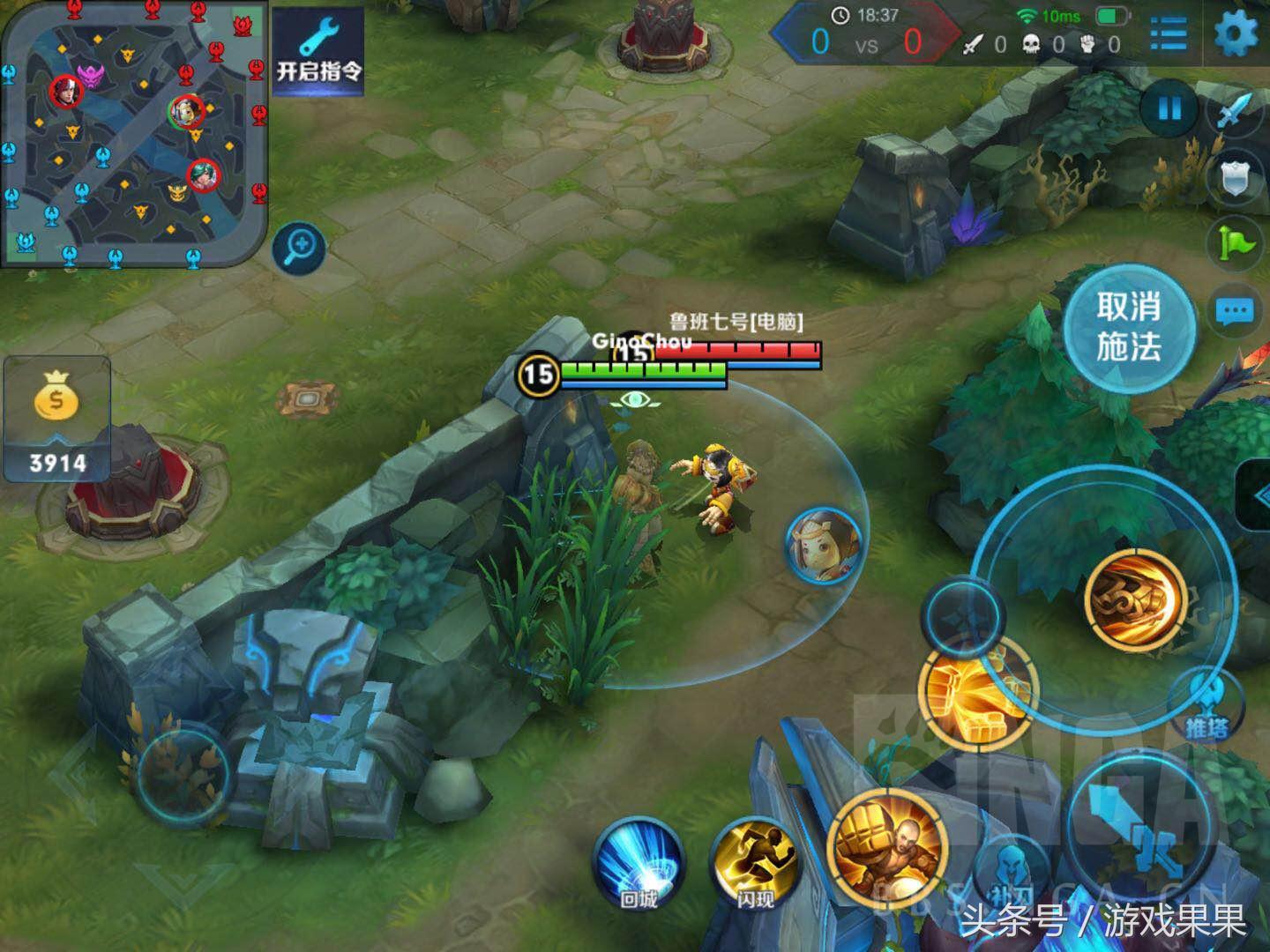Use the 回城 recall spell
Image resolution: width=1270 pixels, height=952 pixels.
pyautogui.click(x=639, y=864)
